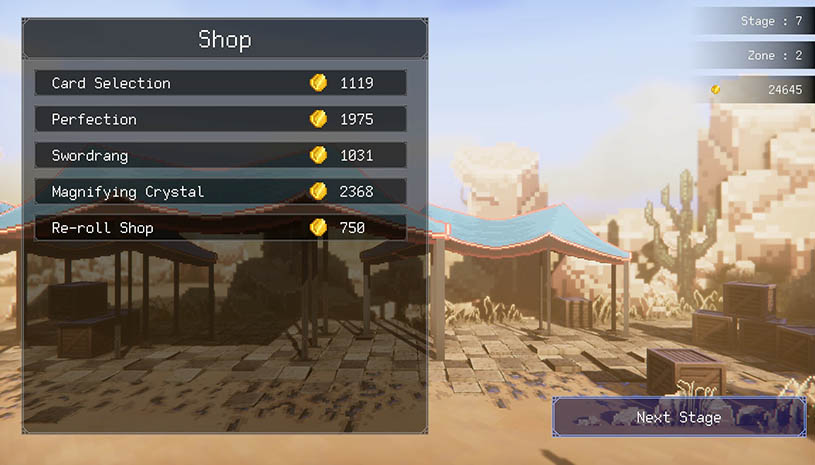815x465 pixels.
Task: Buy the Card Selection shop item
Action: 220,83
